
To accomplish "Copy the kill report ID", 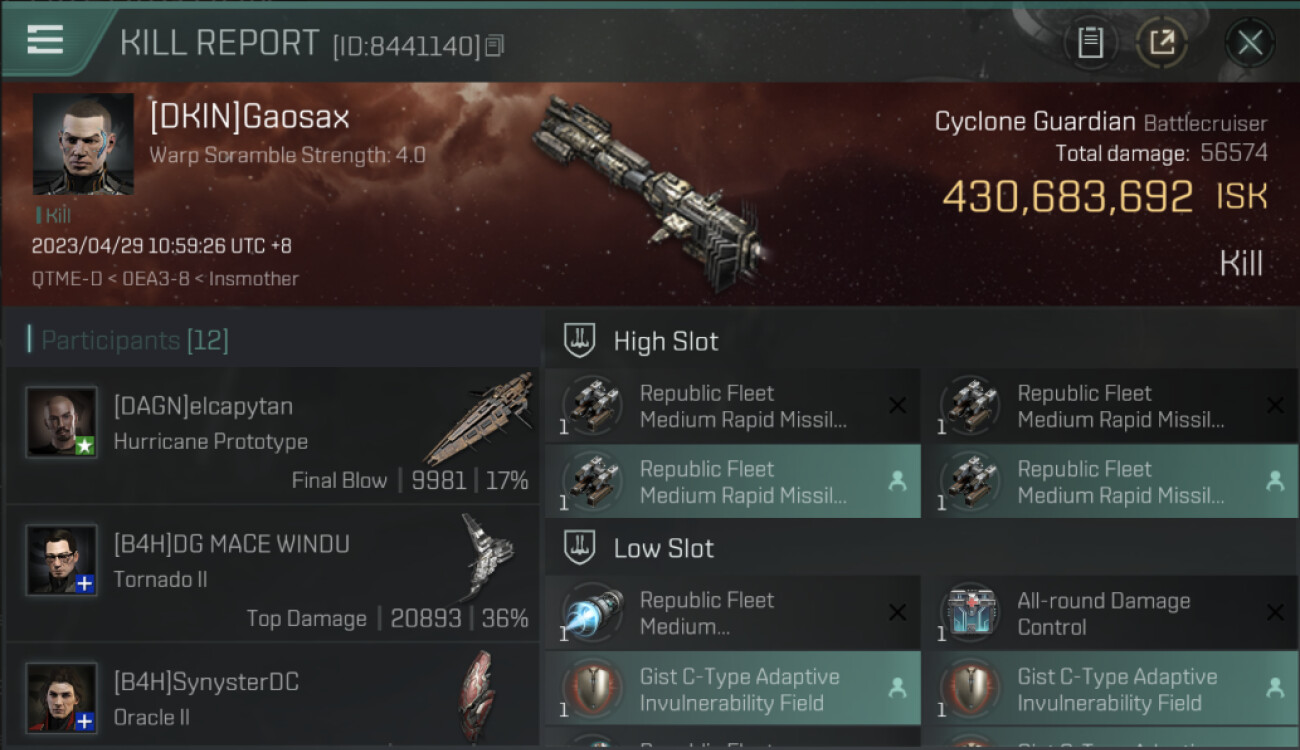I will pyautogui.click(x=496, y=45).
